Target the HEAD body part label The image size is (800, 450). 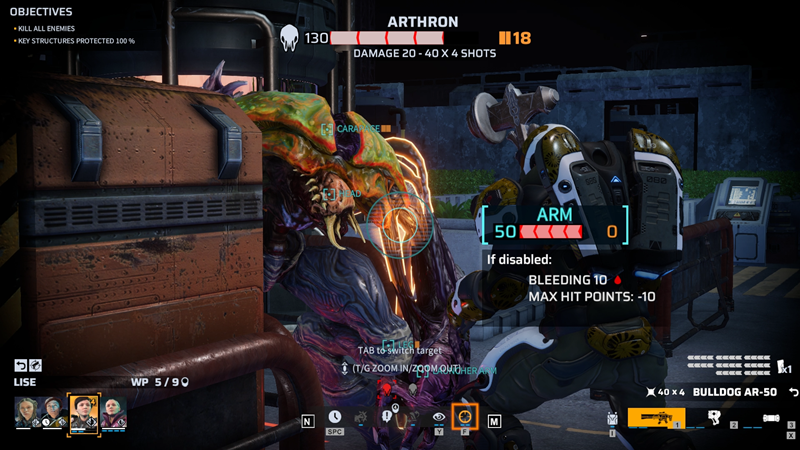click(344, 194)
